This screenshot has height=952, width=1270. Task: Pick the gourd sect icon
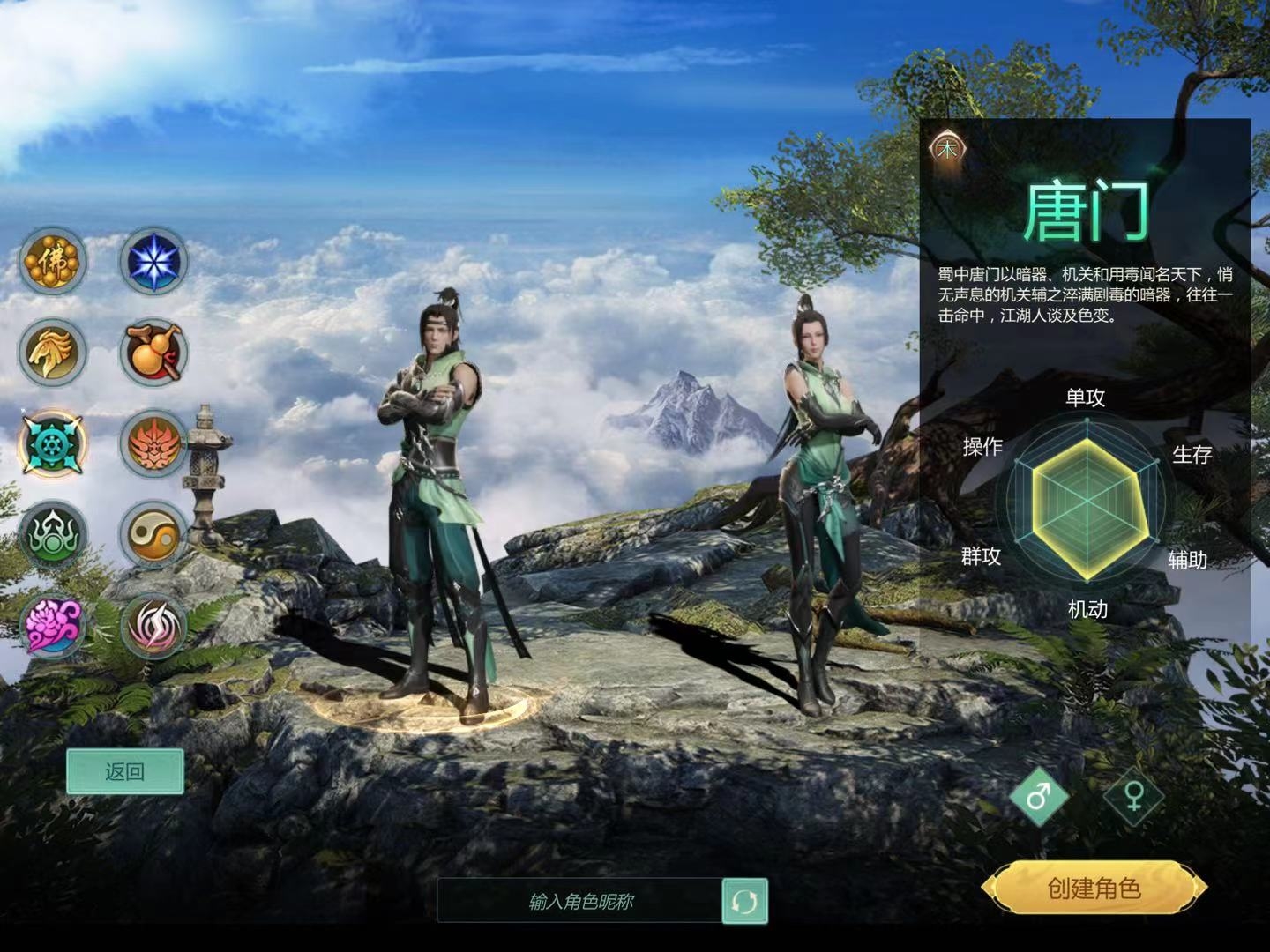(x=154, y=353)
